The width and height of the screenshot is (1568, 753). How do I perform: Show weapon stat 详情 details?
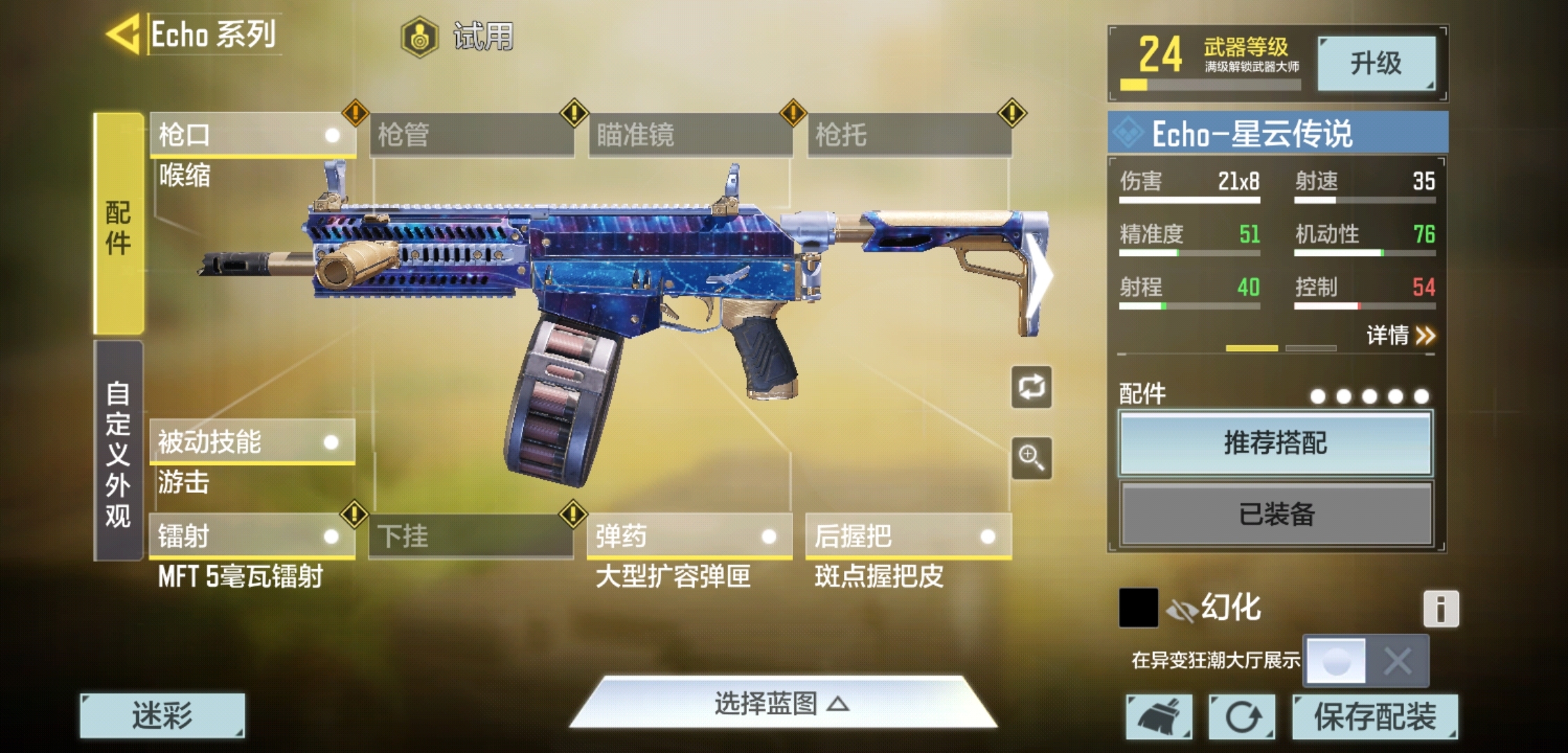pos(1400,336)
